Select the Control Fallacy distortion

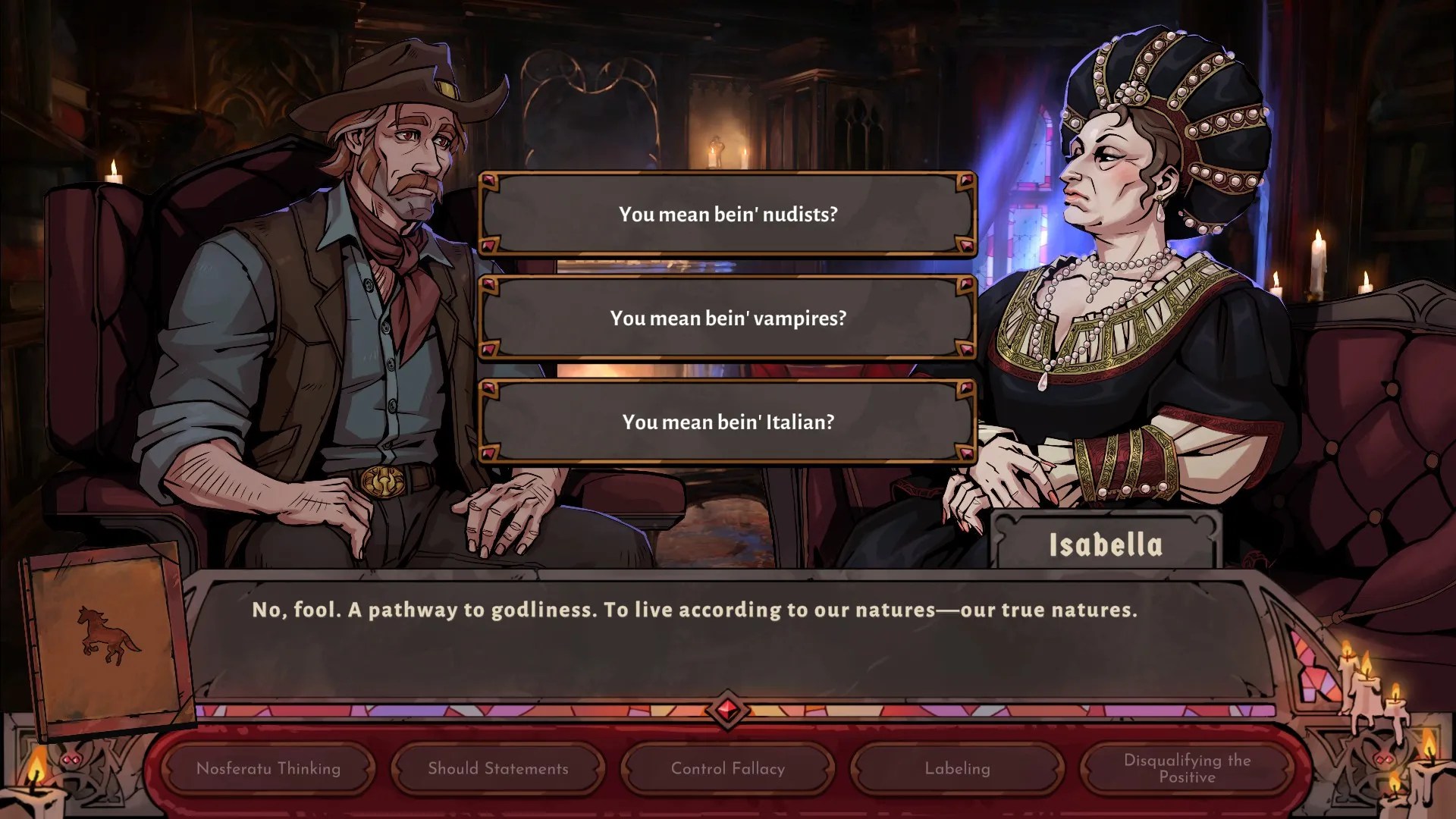[x=726, y=768]
